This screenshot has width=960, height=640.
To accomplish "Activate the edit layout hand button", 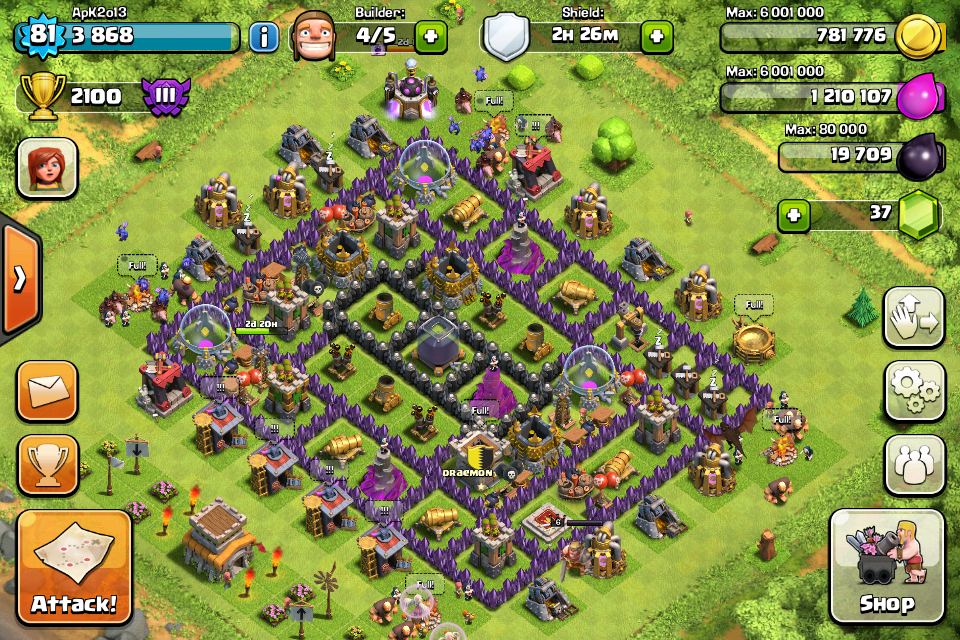I will tap(914, 318).
